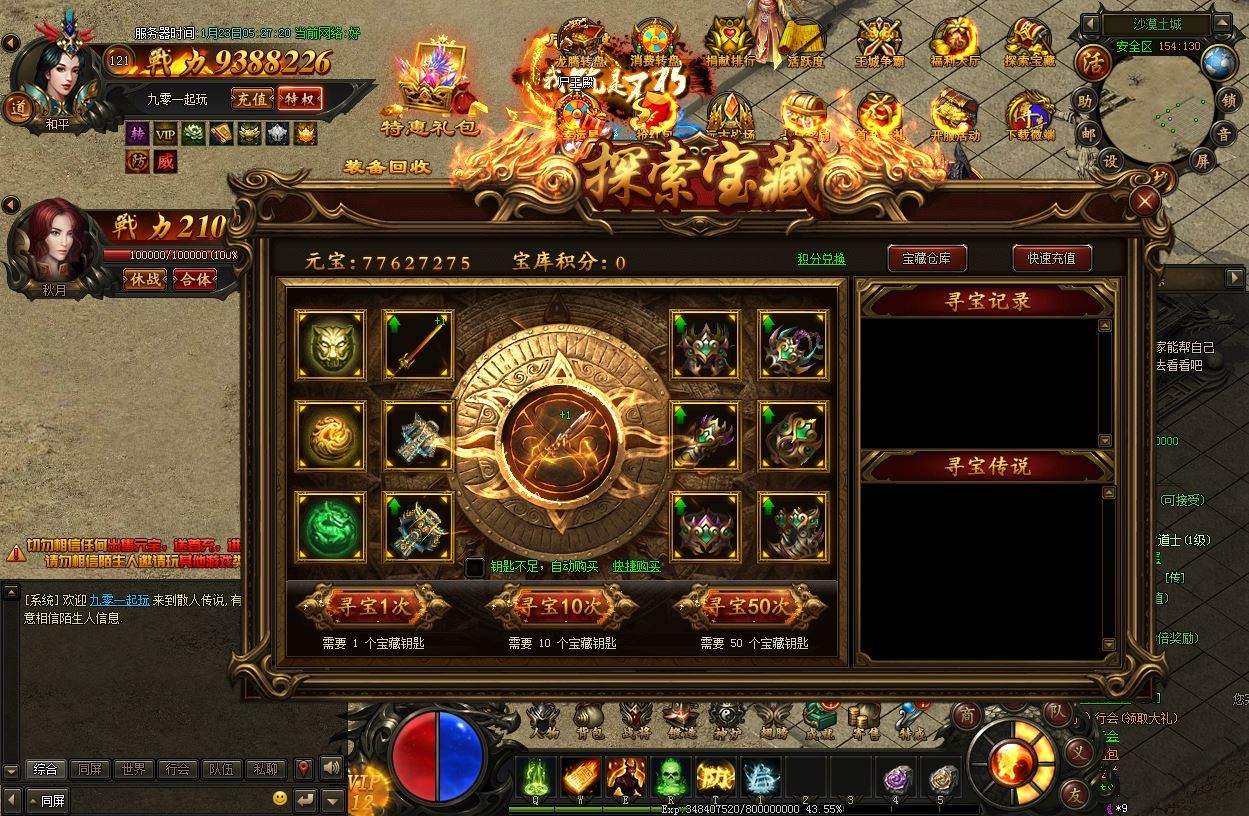Open the 福利大厅 welfare hall icon
The image size is (1249, 816).
pos(952,42)
